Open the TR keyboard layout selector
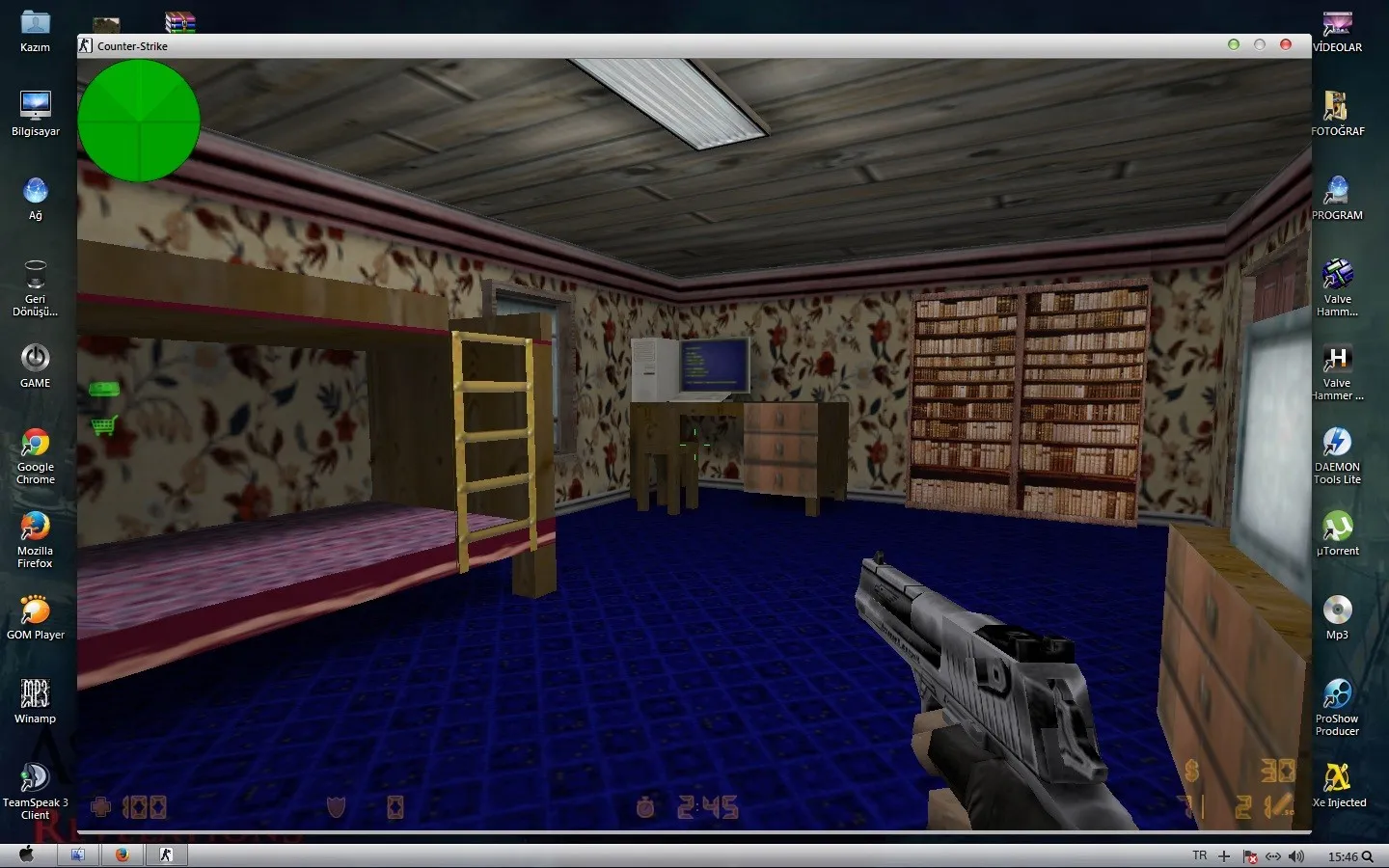 point(1199,854)
